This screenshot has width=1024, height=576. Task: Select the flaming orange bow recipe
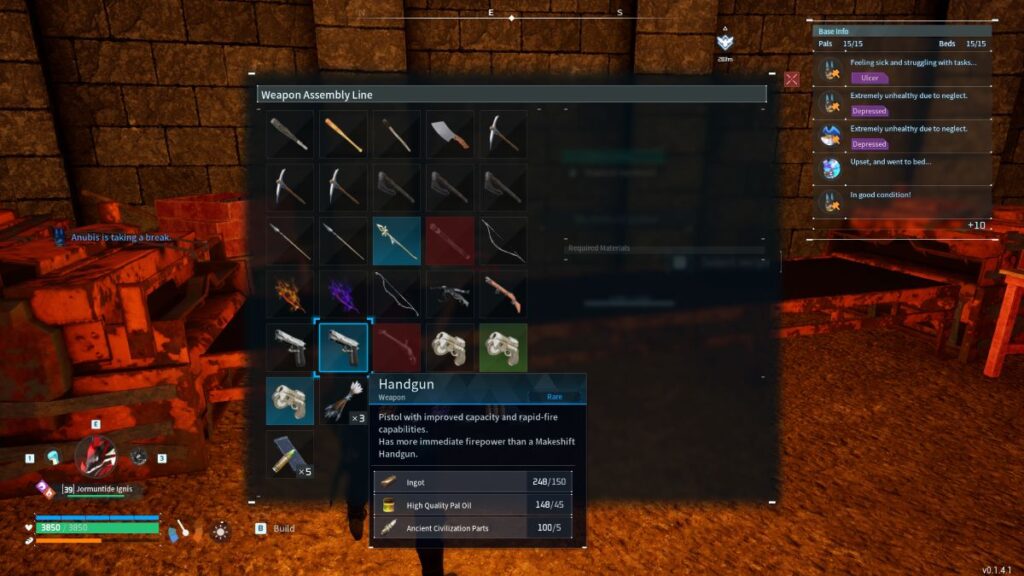[x=290, y=294]
